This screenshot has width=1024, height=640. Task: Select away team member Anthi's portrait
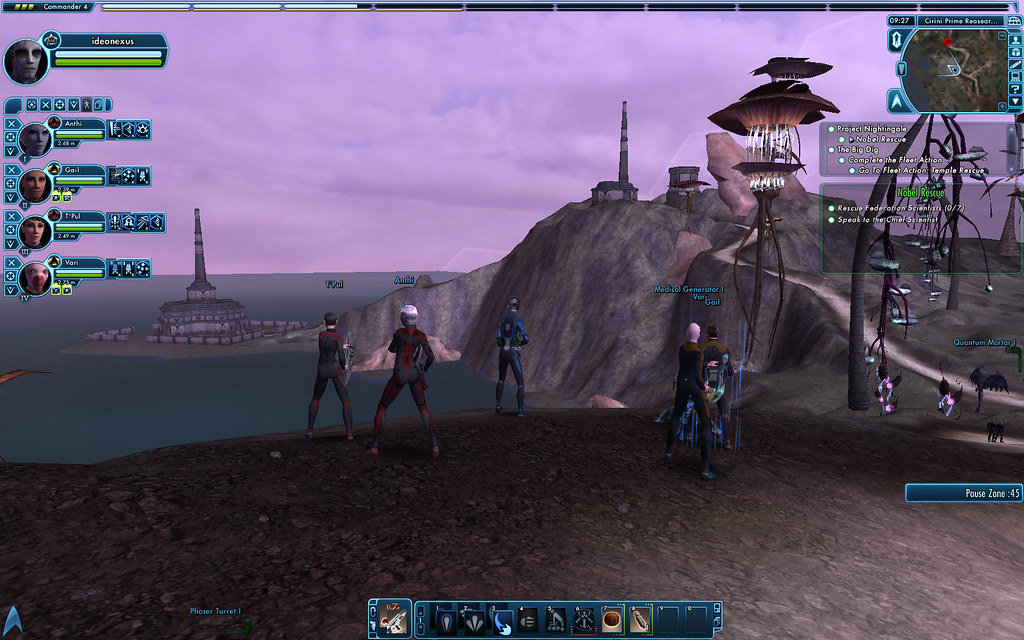tap(35, 139)
